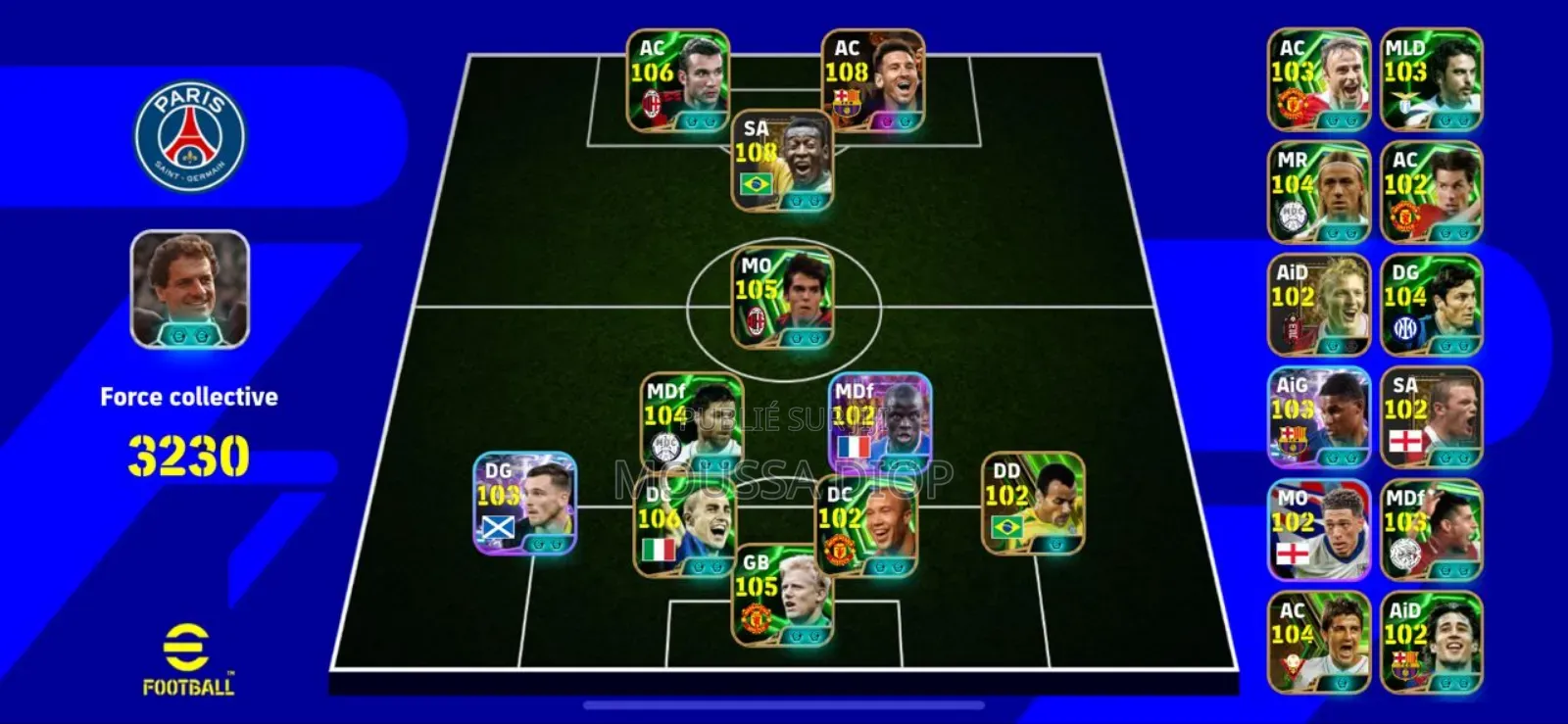Screen dimensions: 1568x724
Task: Open the AiG 103 bench player details
Action: [x=1318, y=414]
